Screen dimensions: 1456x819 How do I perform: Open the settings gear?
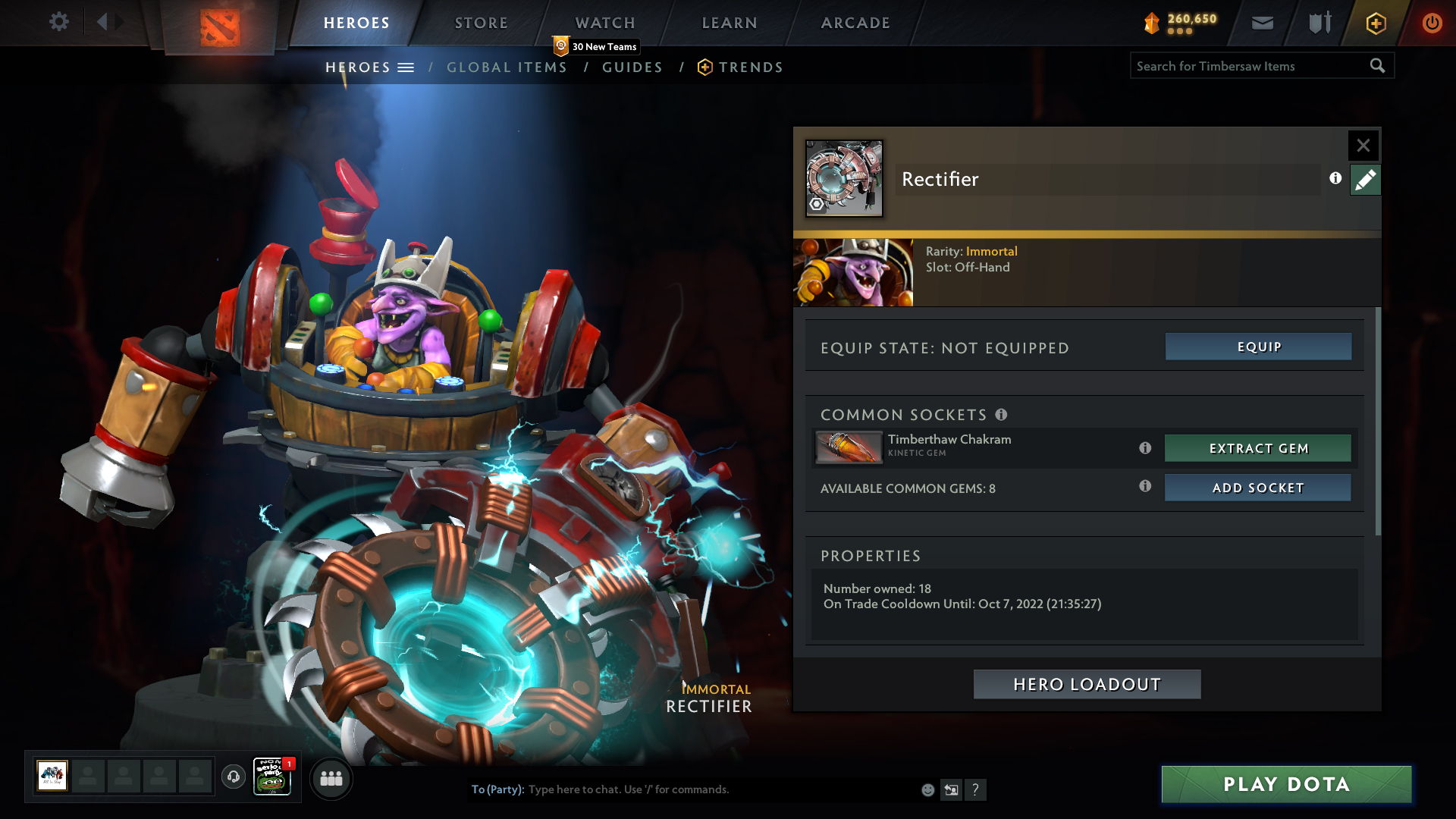[58, 22]
